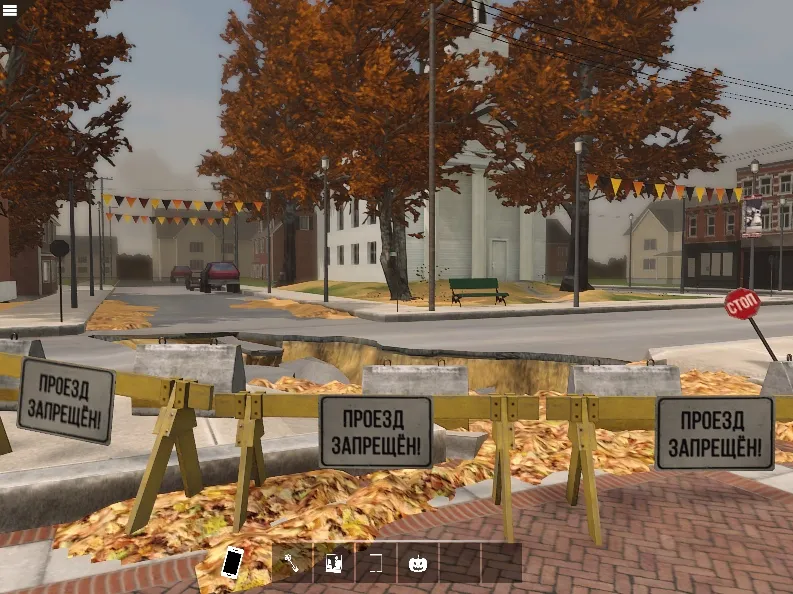Select the jack-o'-lantern pumpkin slot

tap(418, 563)
